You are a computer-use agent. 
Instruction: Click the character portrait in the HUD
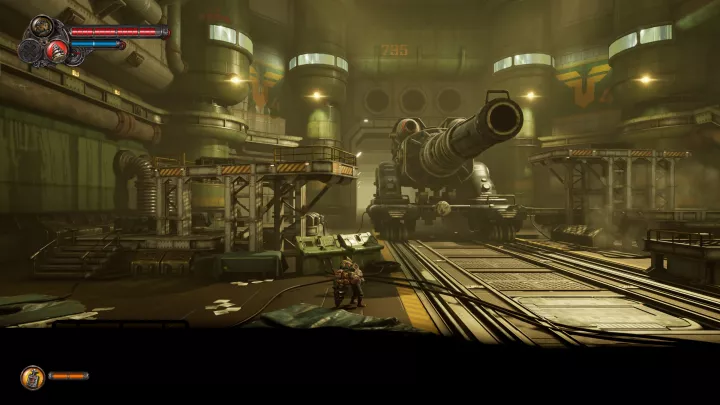43,28
